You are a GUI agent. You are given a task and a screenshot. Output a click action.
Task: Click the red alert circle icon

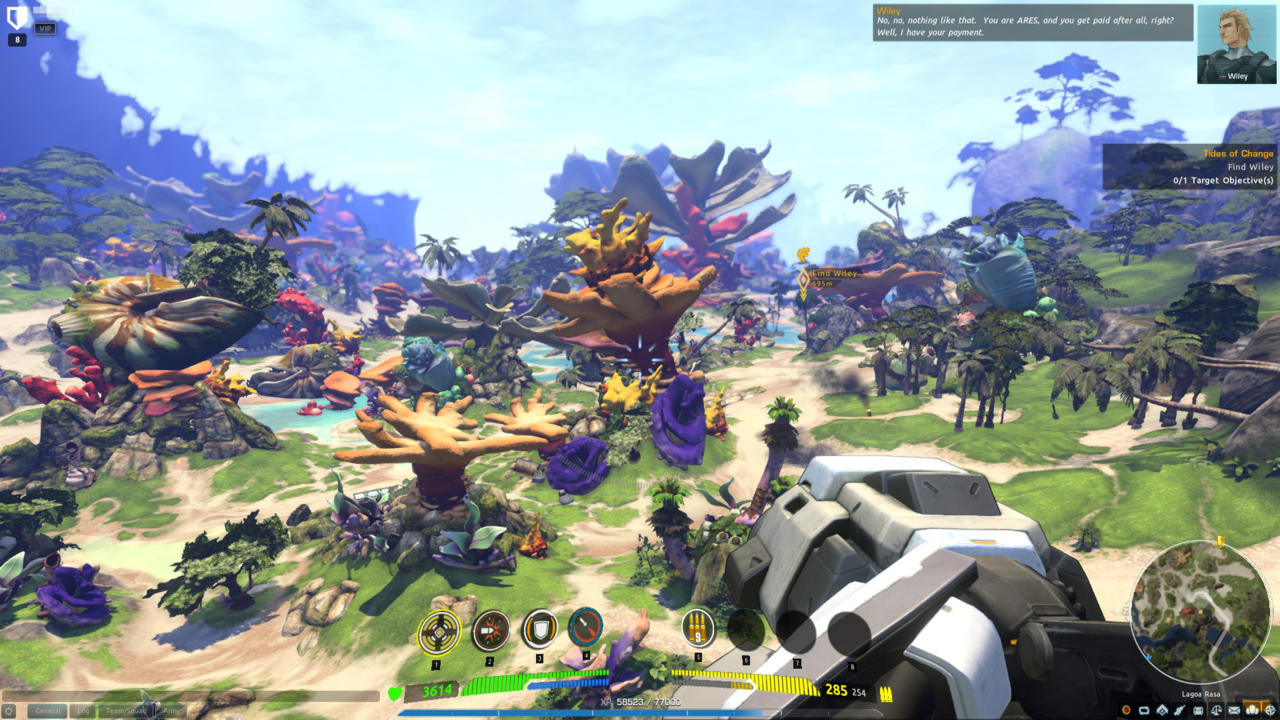click(x=1126, y=710)
